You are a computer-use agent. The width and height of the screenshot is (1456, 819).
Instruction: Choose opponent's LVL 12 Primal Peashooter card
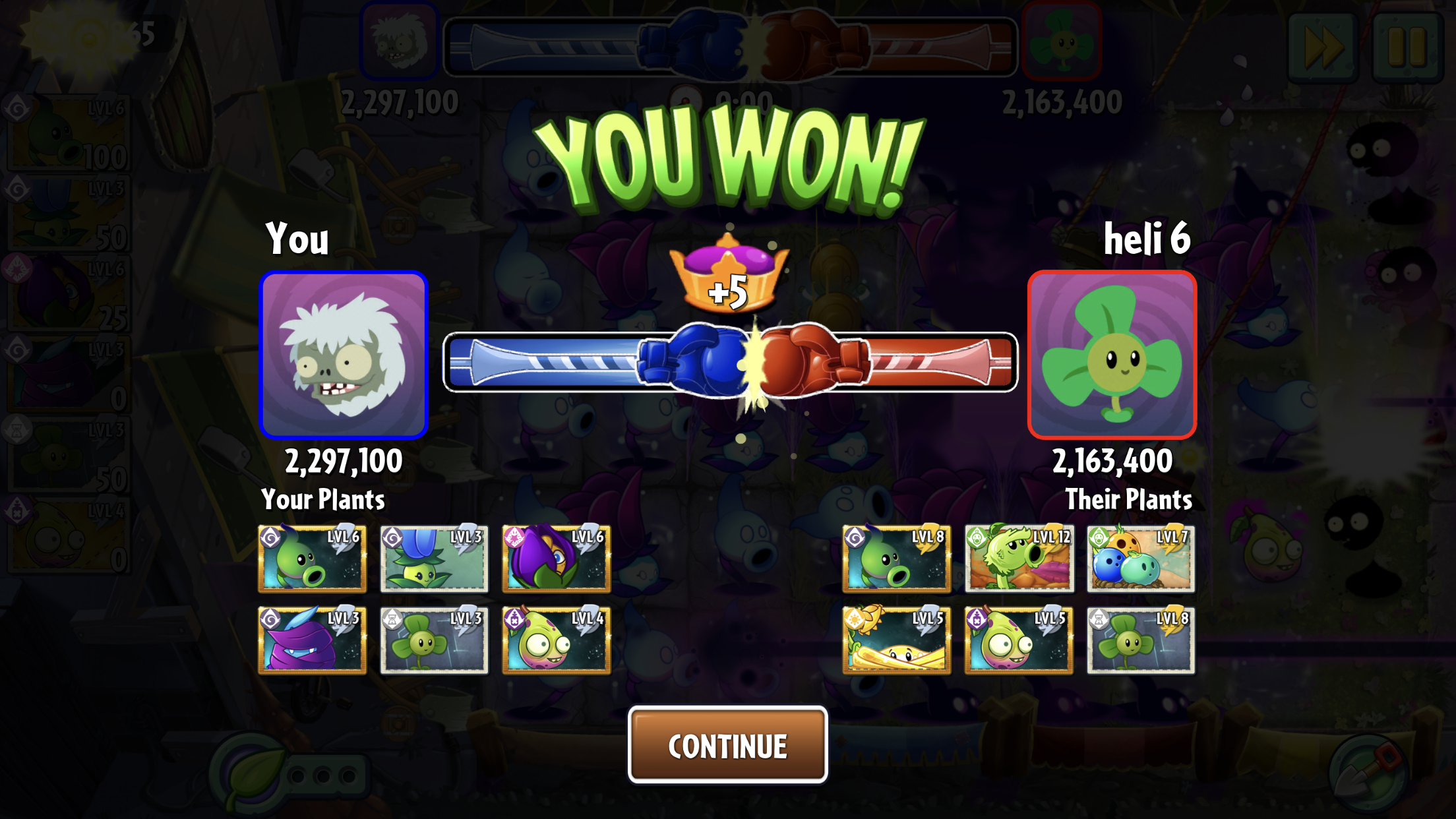pos(1019,559)
